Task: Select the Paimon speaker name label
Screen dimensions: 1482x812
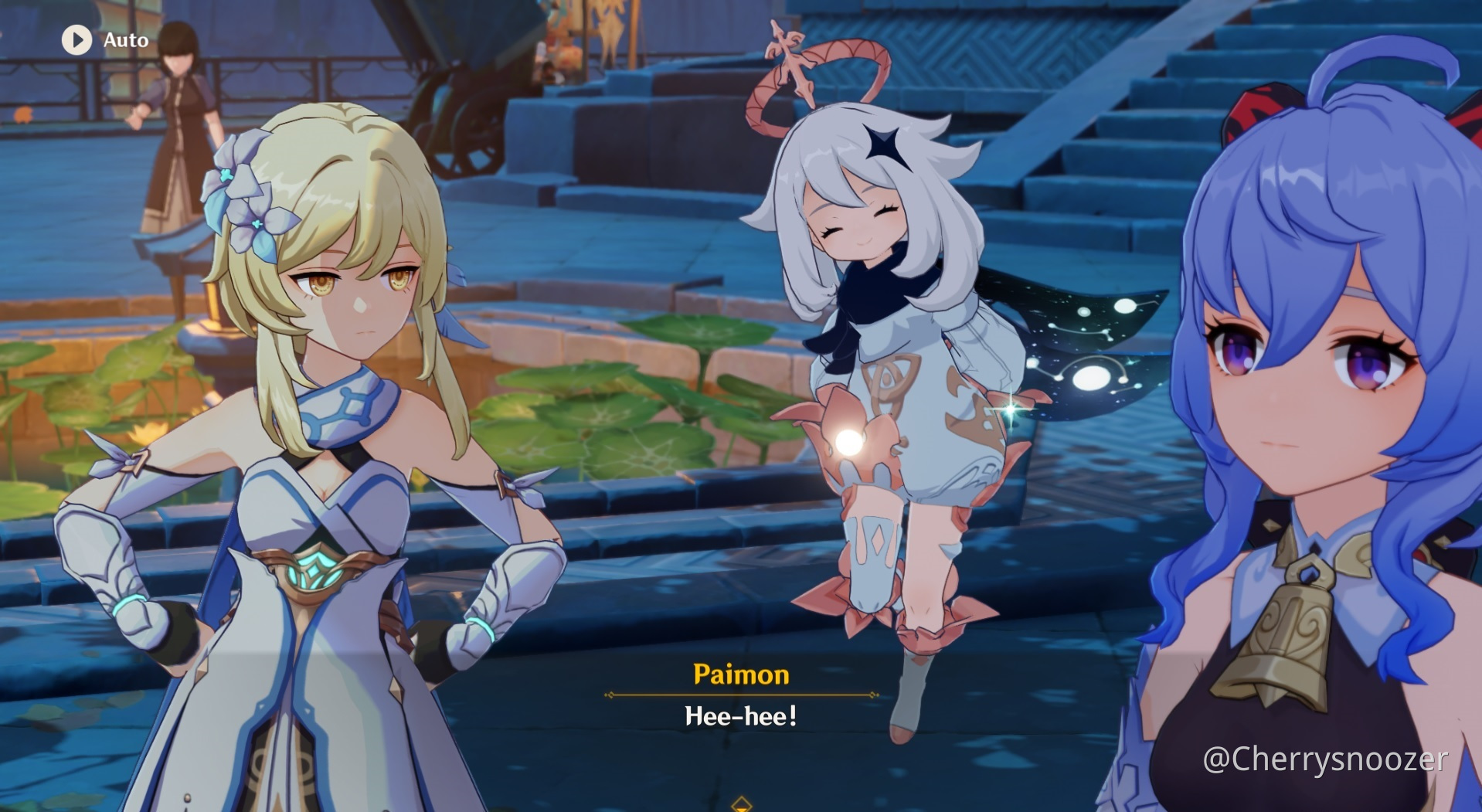Action: pyautogui.click(x=740, y=674)
